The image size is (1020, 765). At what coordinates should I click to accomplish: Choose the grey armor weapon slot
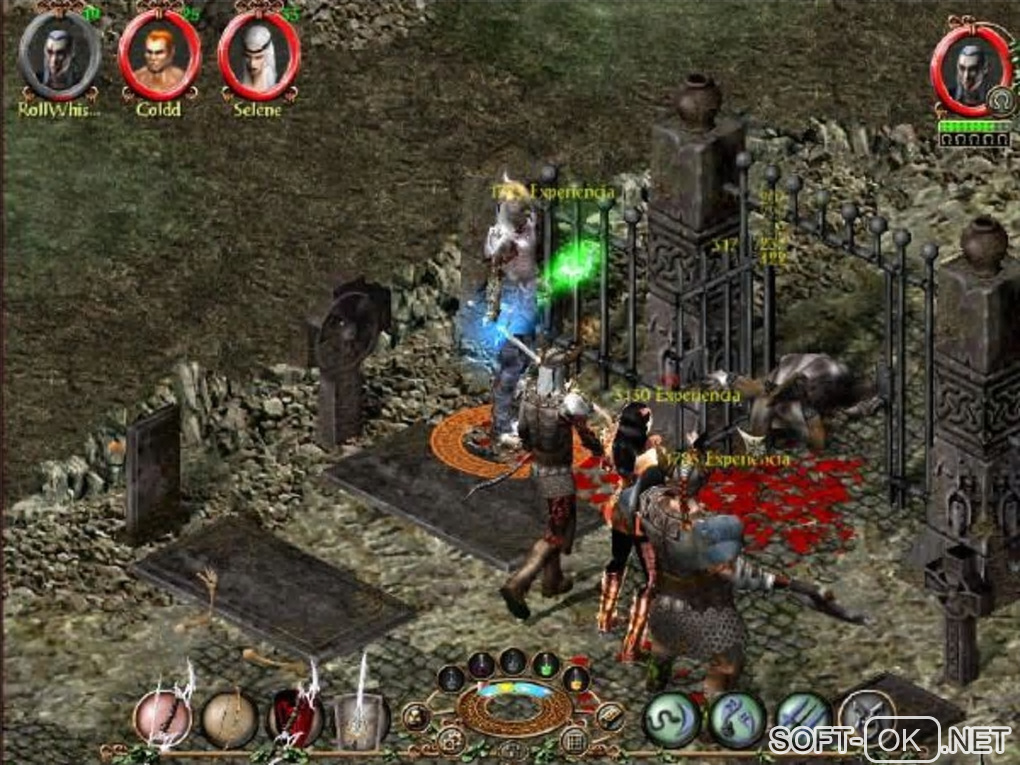(361, 718)
